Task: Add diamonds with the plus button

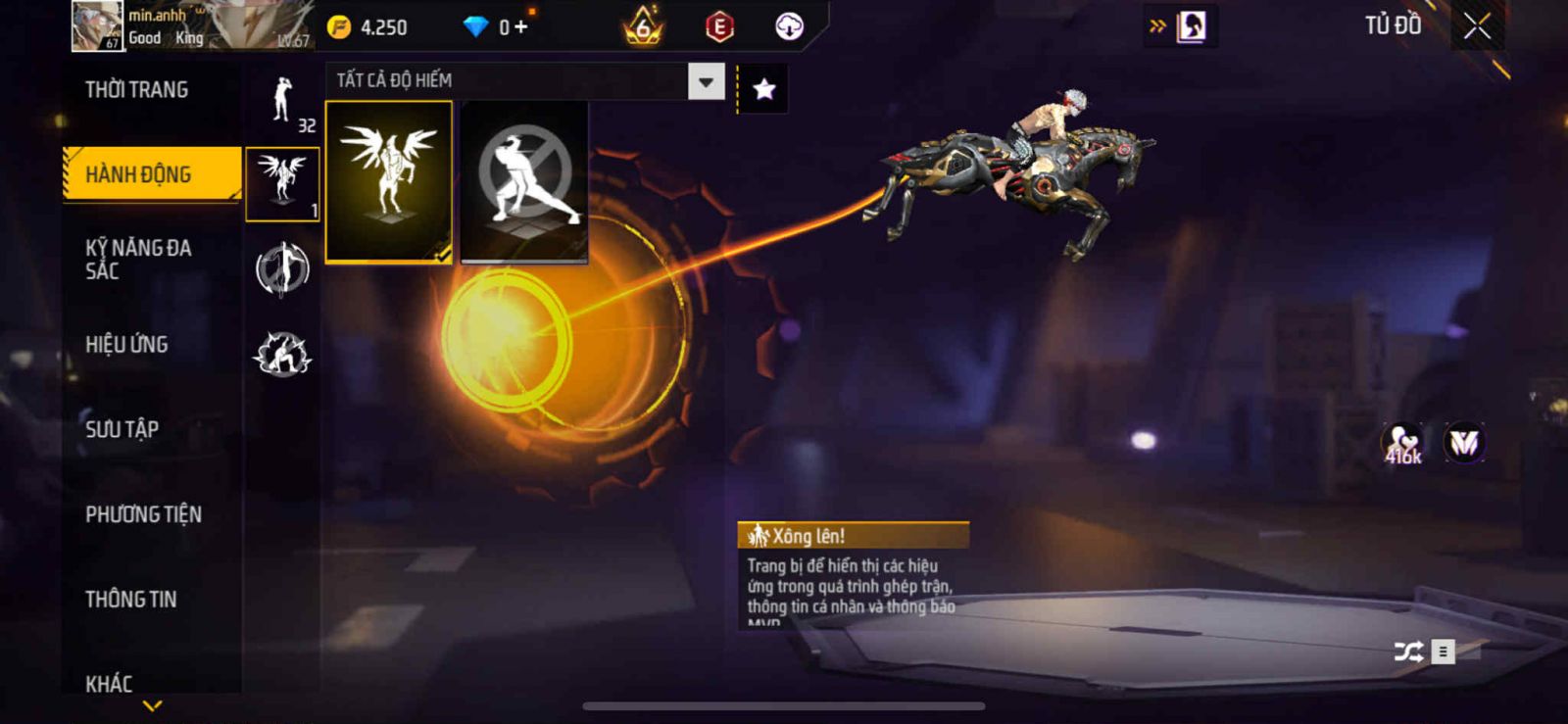Action: click(x=520, y=27)
